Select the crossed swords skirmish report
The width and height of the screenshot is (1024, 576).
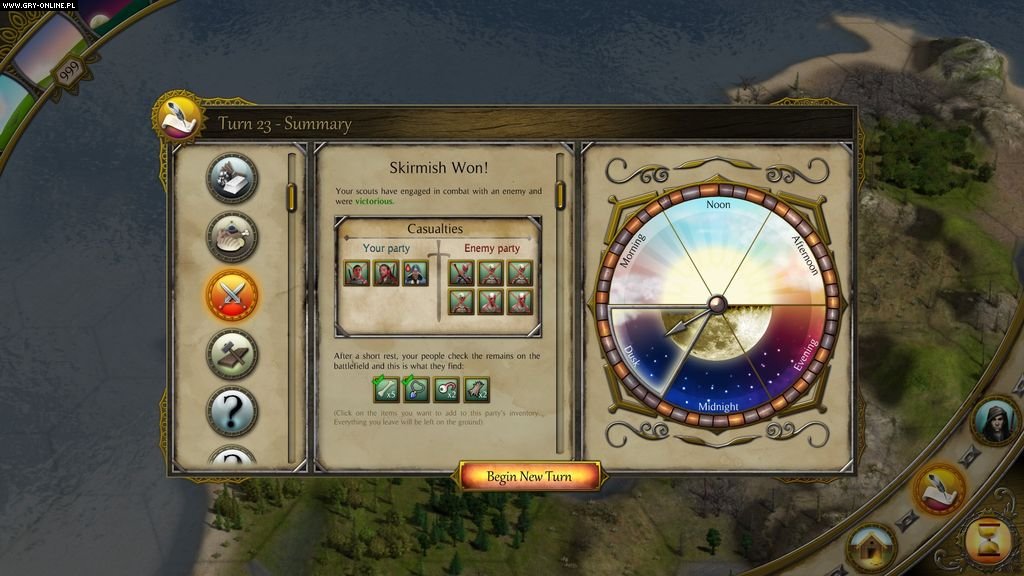click(232, 295)
